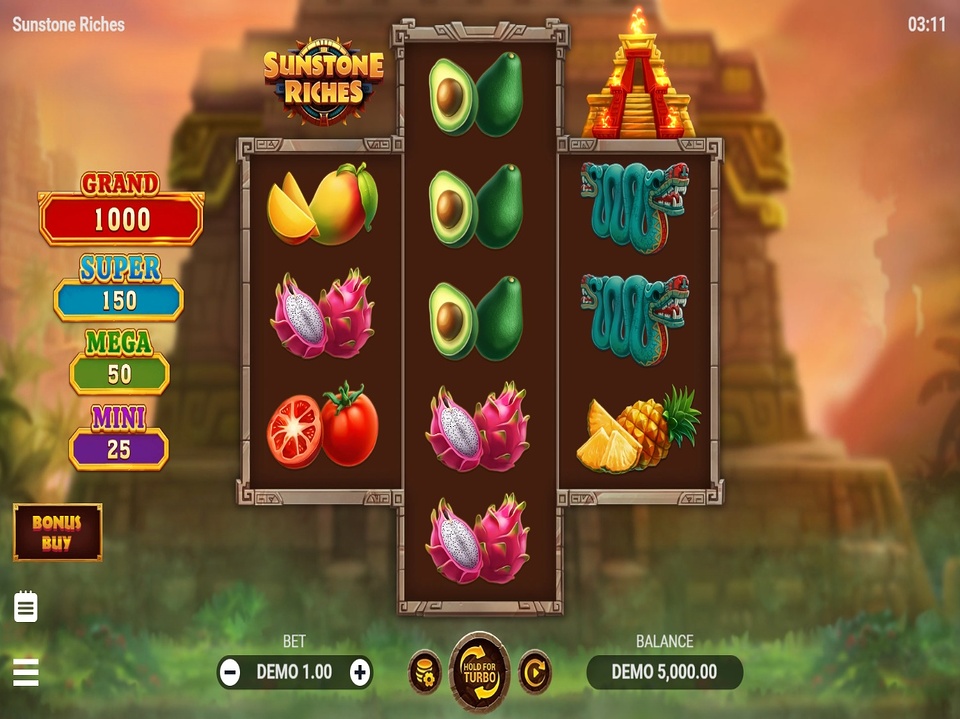The height and width of the screenshot is (719, 960).
Task: Open the coin stack bet settings
Action: 424,672
